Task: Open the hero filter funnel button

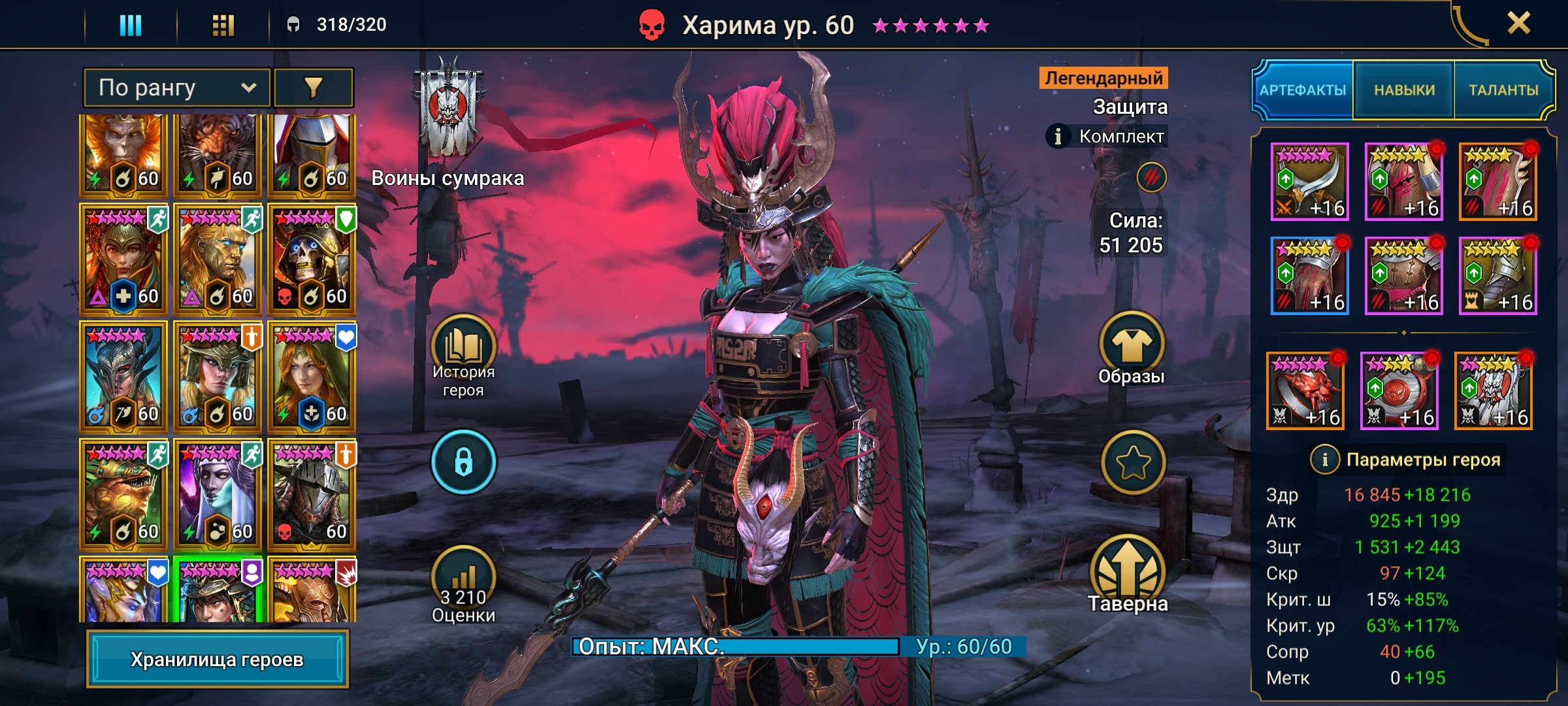Action: tap(314, 88)
